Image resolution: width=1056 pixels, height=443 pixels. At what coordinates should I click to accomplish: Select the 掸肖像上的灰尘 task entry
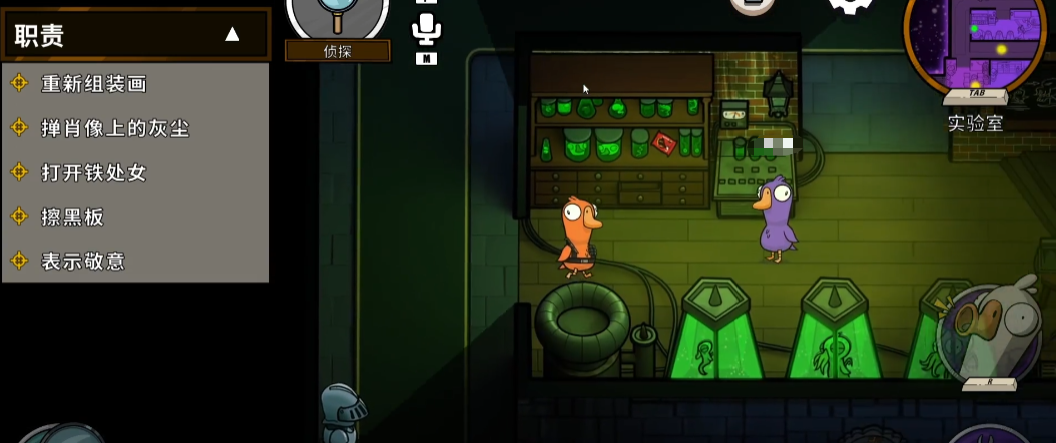pos(114,128)
